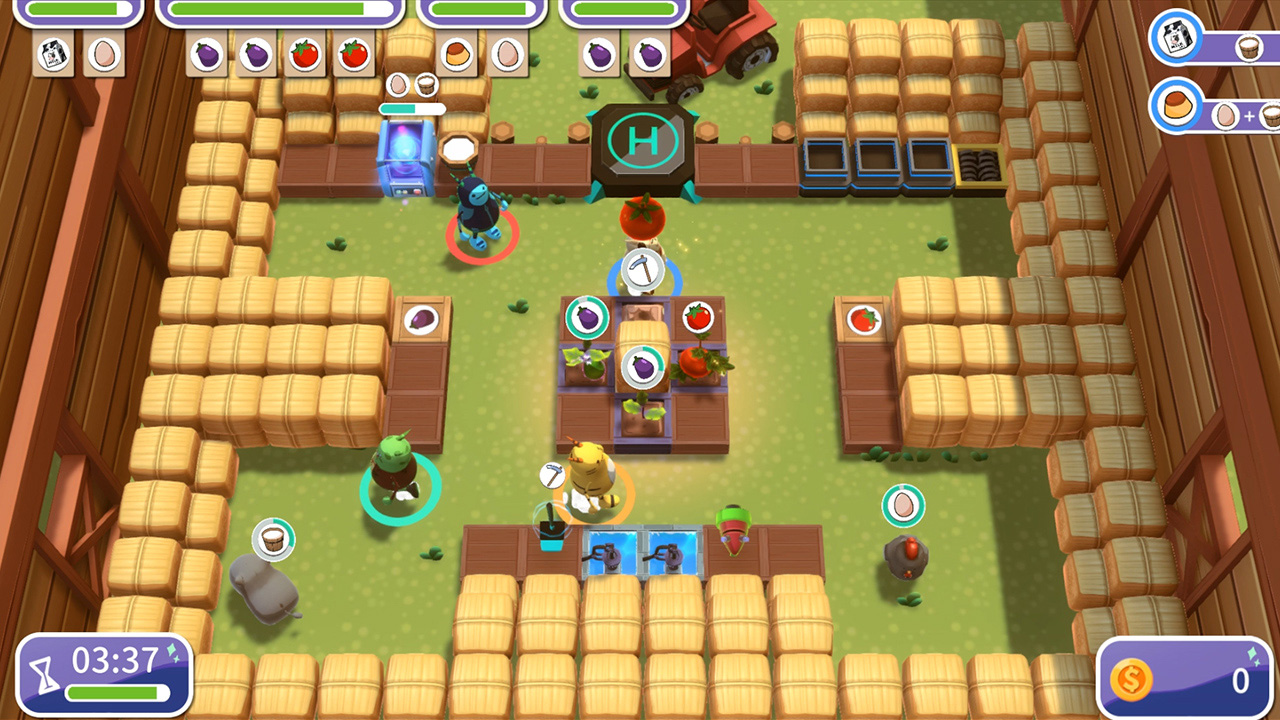Select the pickaxe icon above the yellow character
Viewport: 1280px width, 720px height.
point(550,477)
